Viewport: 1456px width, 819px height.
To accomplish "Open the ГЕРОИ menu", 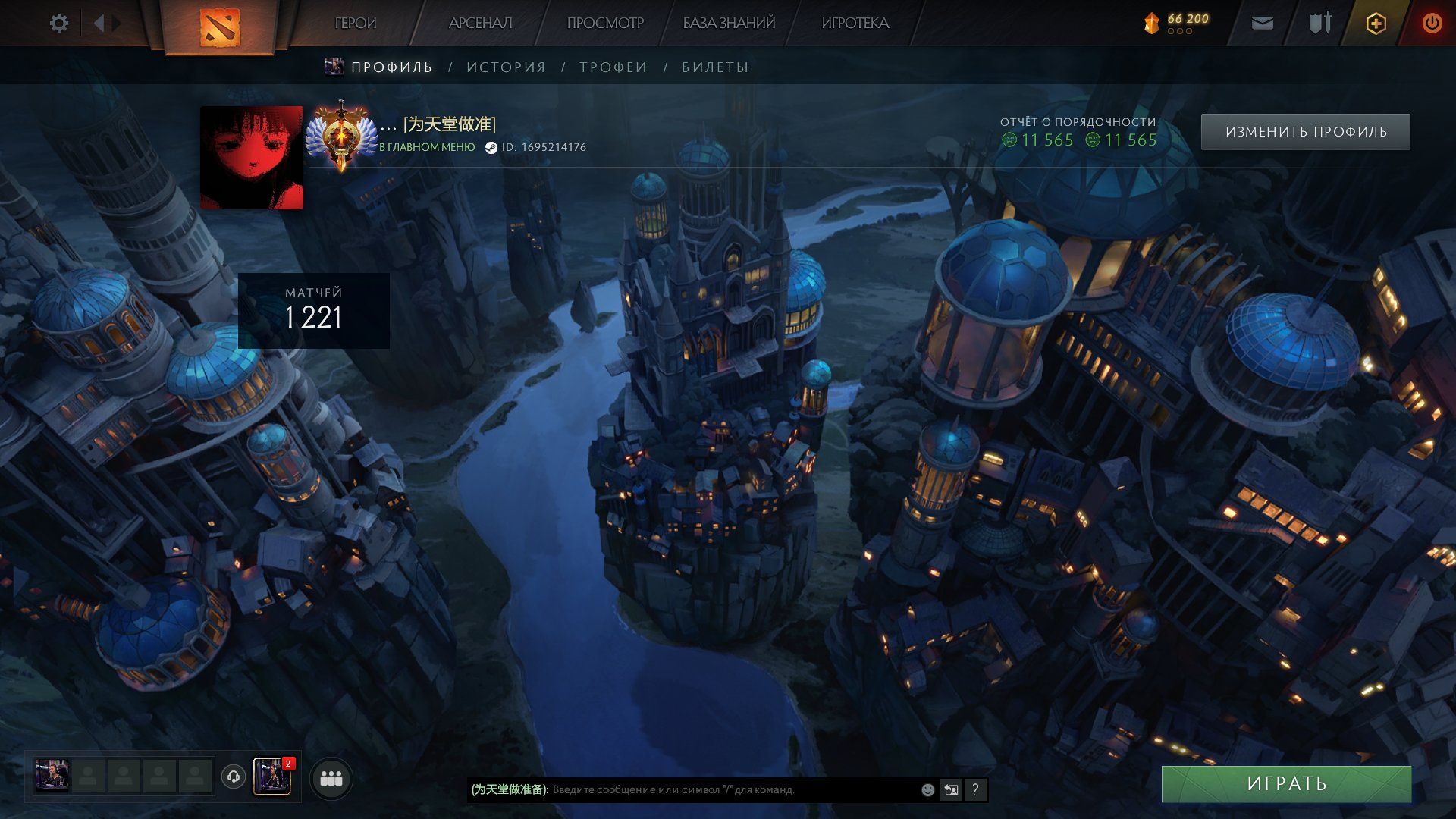I will tap(355, 24).
